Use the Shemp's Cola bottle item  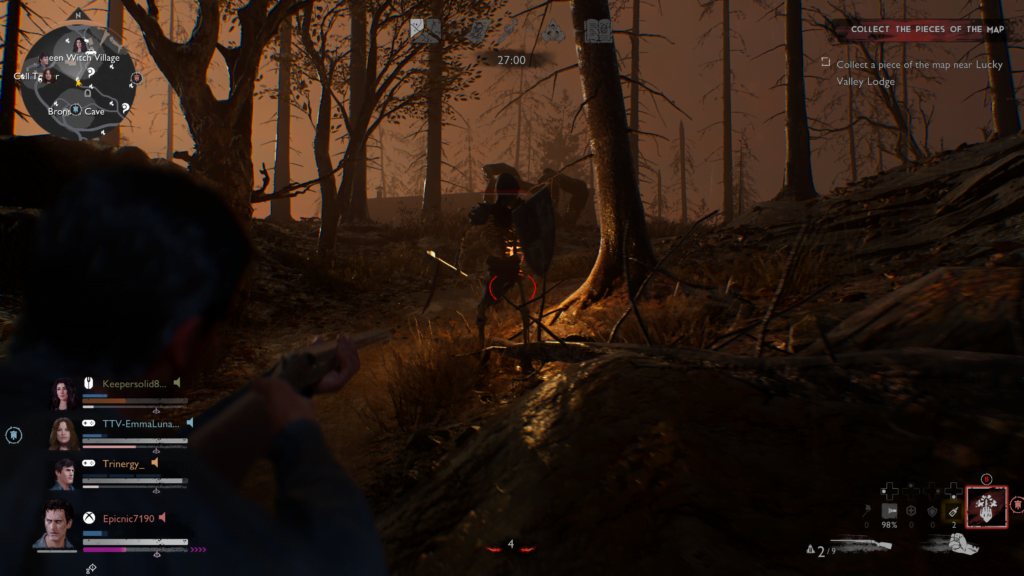[x=954, y=511]
